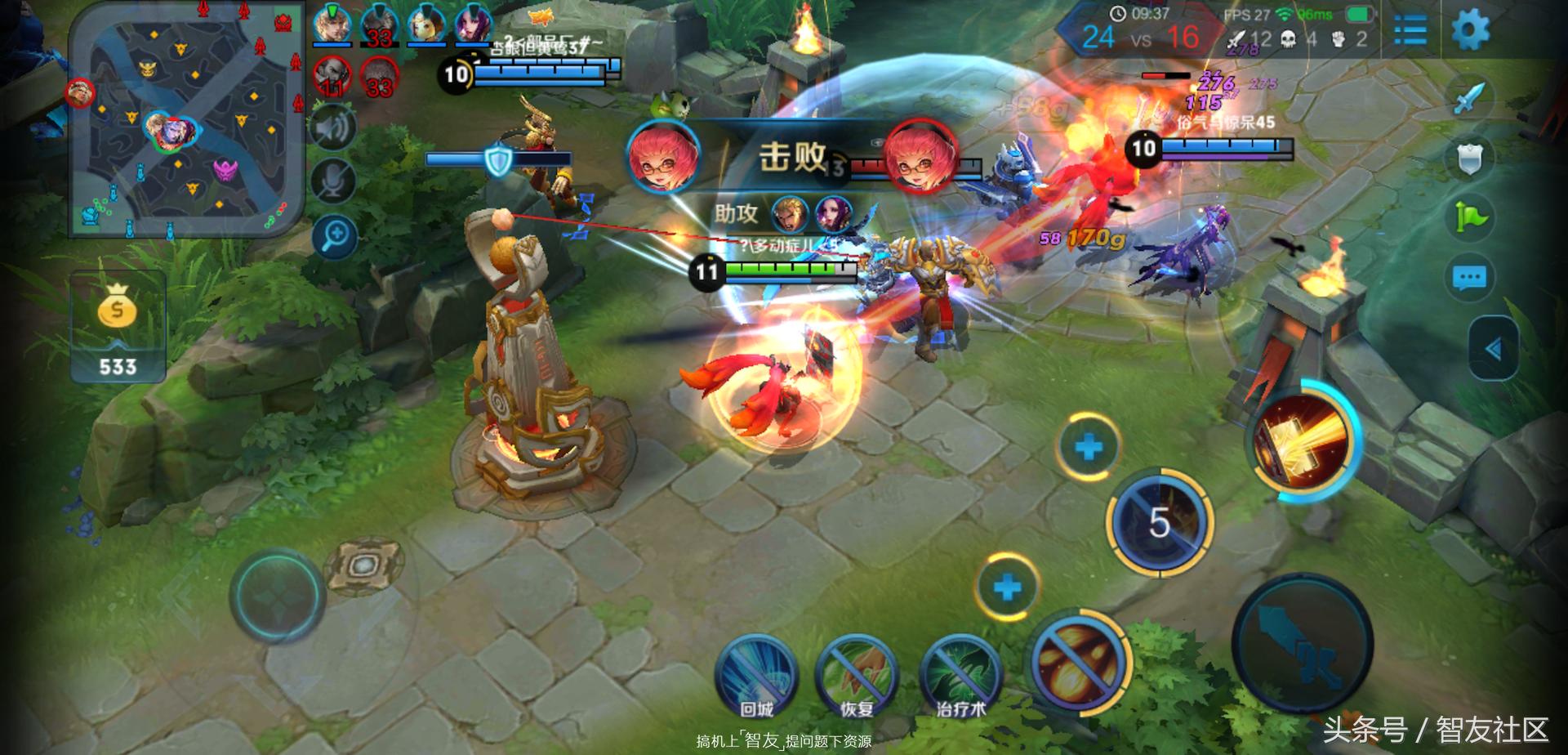Use the 恢复 restore ability
1568x755 pixels.
coord(857,677)
